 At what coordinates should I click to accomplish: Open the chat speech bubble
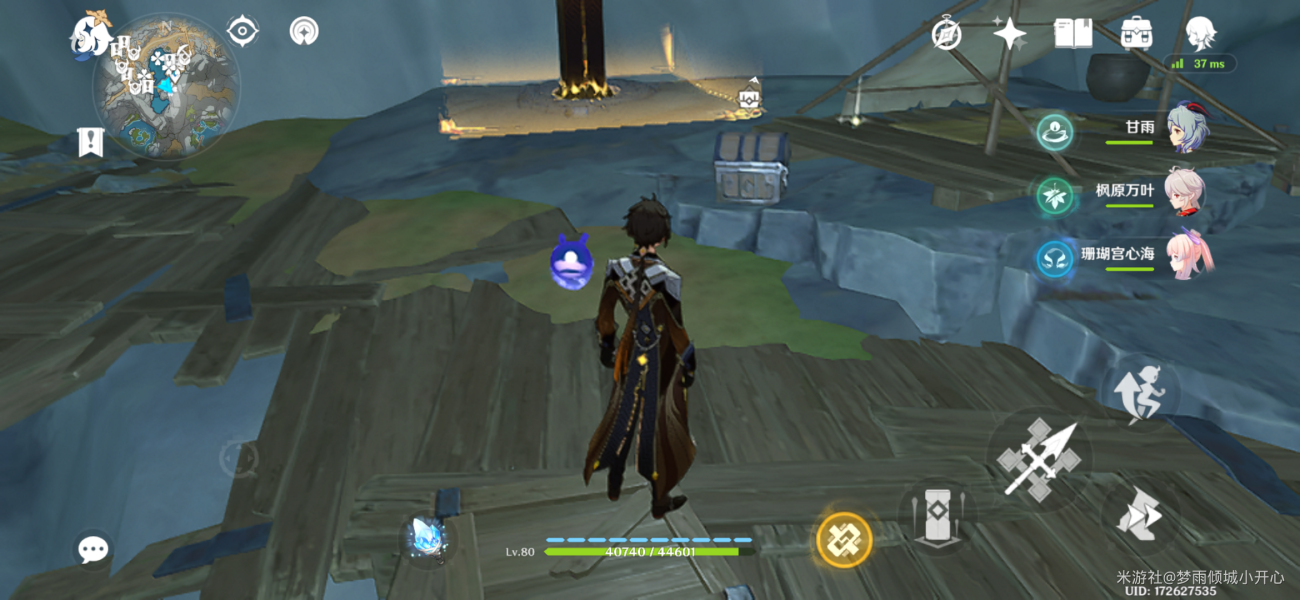(93, 548)
